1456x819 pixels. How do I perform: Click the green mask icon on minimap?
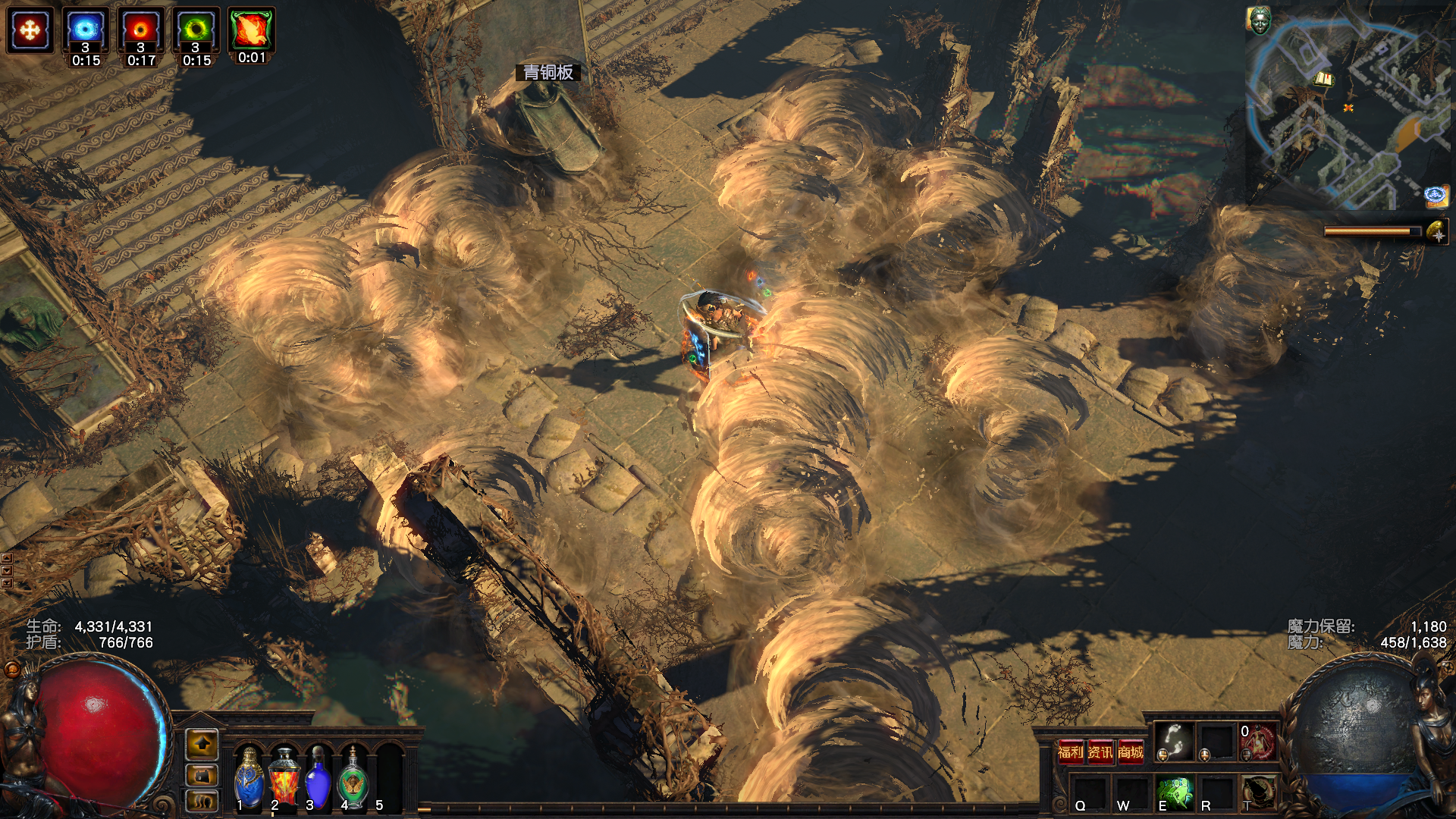coord(1259,20)
